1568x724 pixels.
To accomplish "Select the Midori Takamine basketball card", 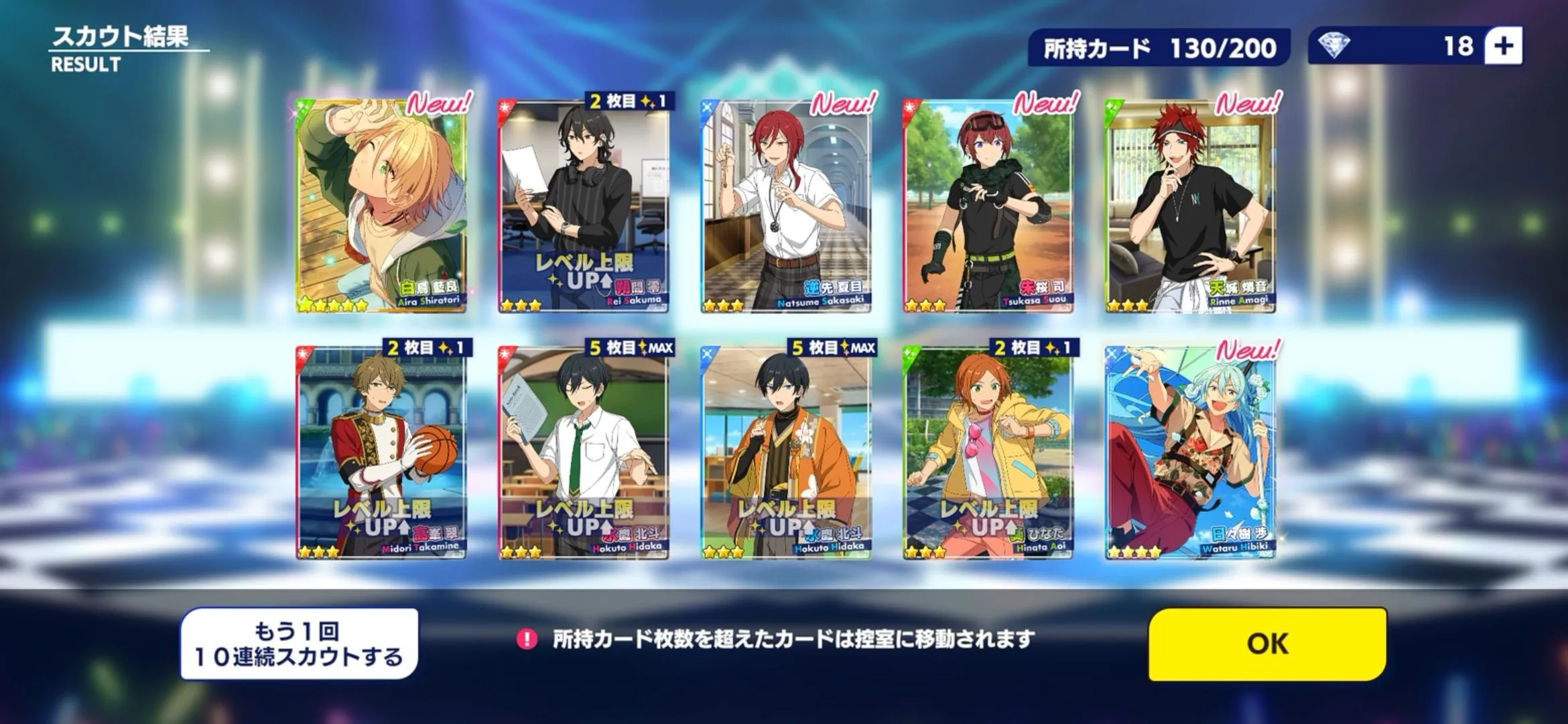I will [381, 452].
